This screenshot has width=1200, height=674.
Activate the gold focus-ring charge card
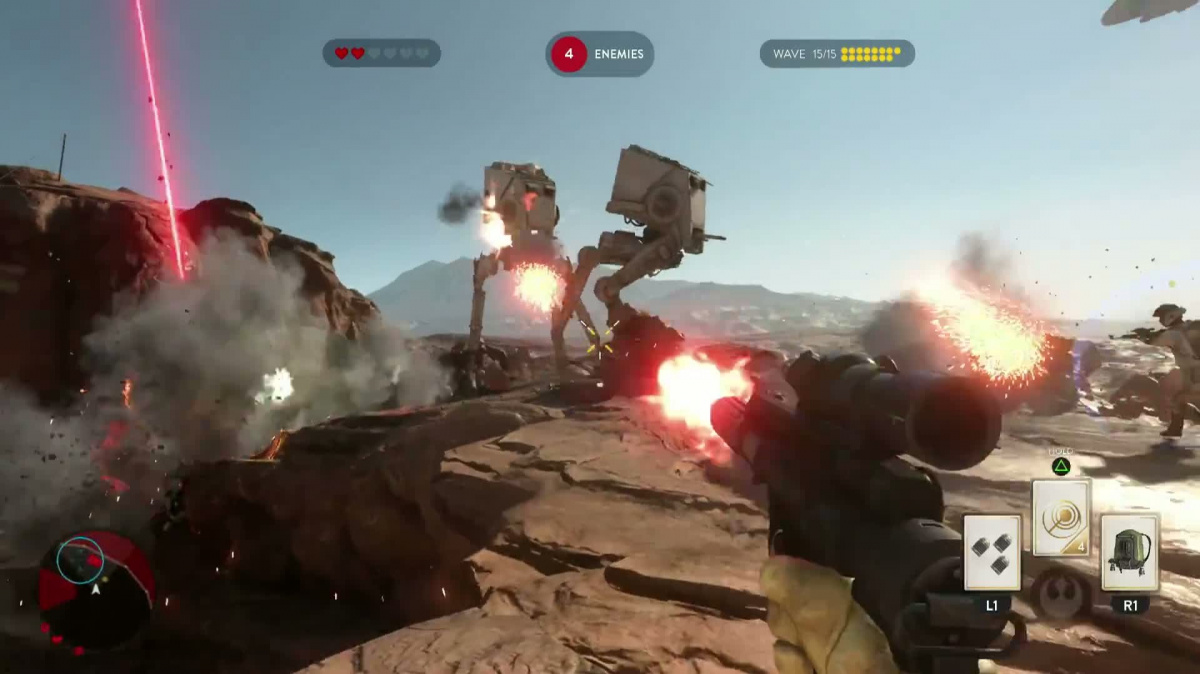click(x=1061, y=517)
